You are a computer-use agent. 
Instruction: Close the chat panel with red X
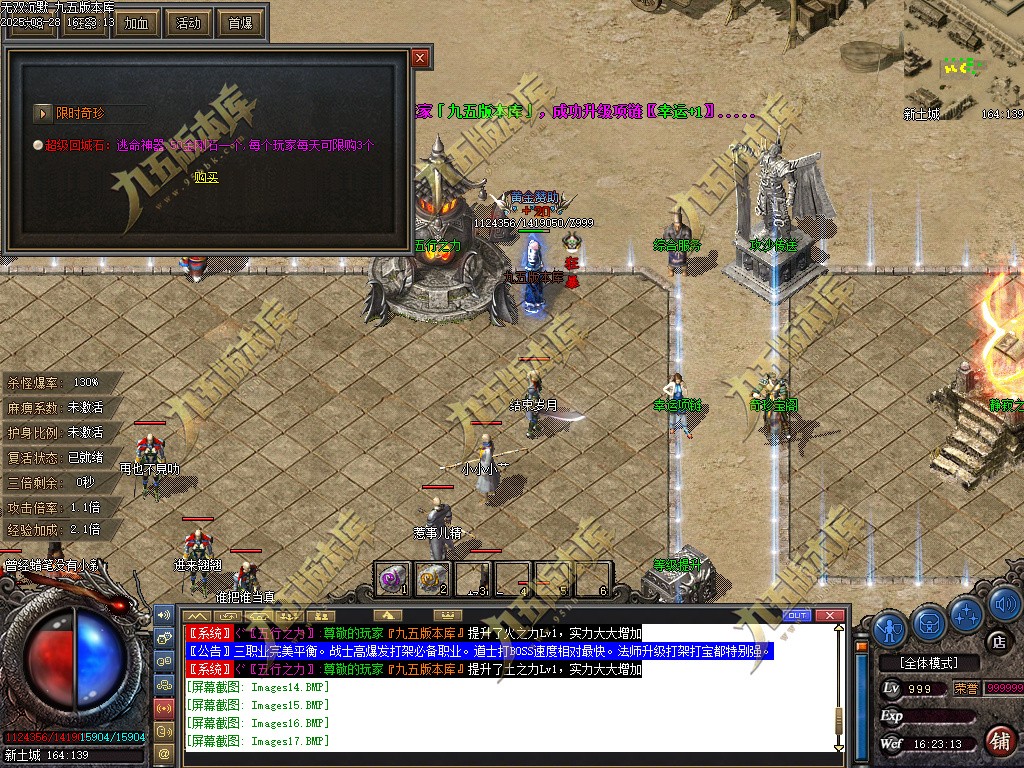coord(828,615)
